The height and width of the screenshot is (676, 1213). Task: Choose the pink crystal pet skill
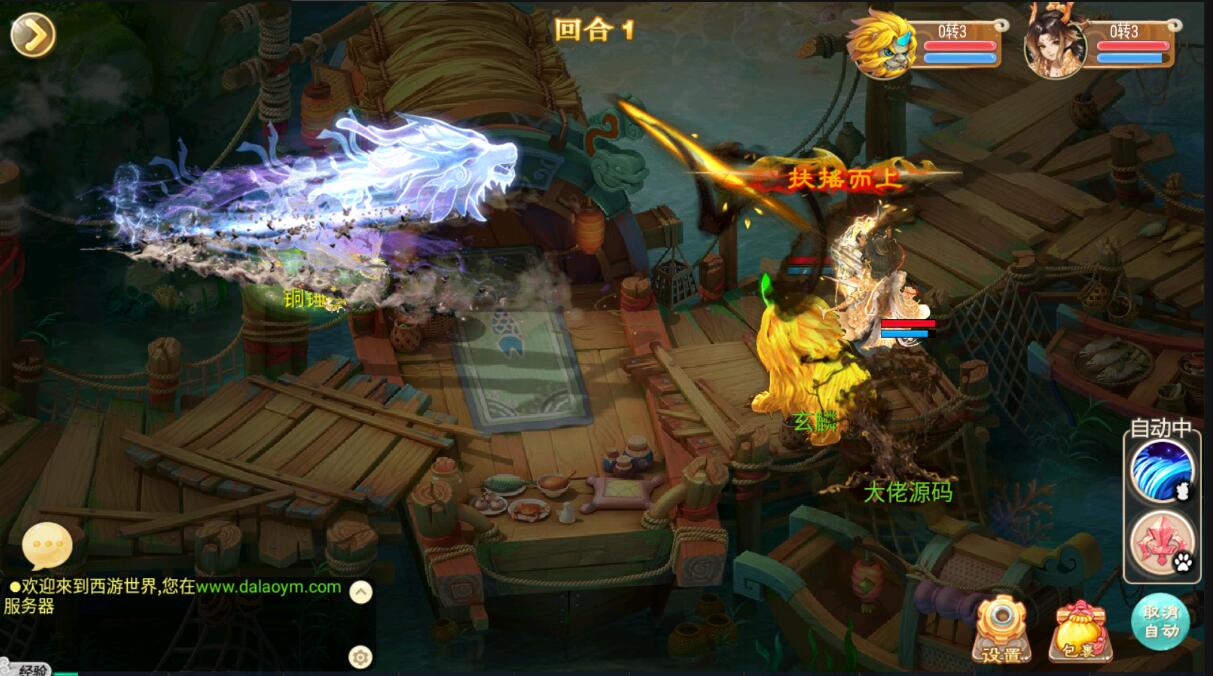[x=1161, y=541]
